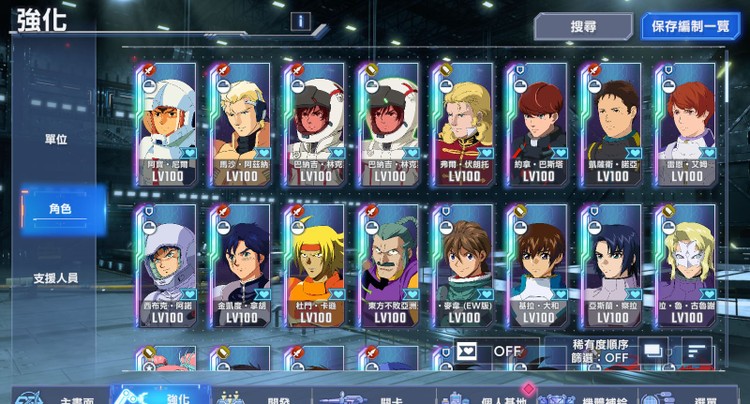The height and width of the screenshot is (404, 750).
Task: Switch to the 單位 units tab
Action: click(56, 139)
